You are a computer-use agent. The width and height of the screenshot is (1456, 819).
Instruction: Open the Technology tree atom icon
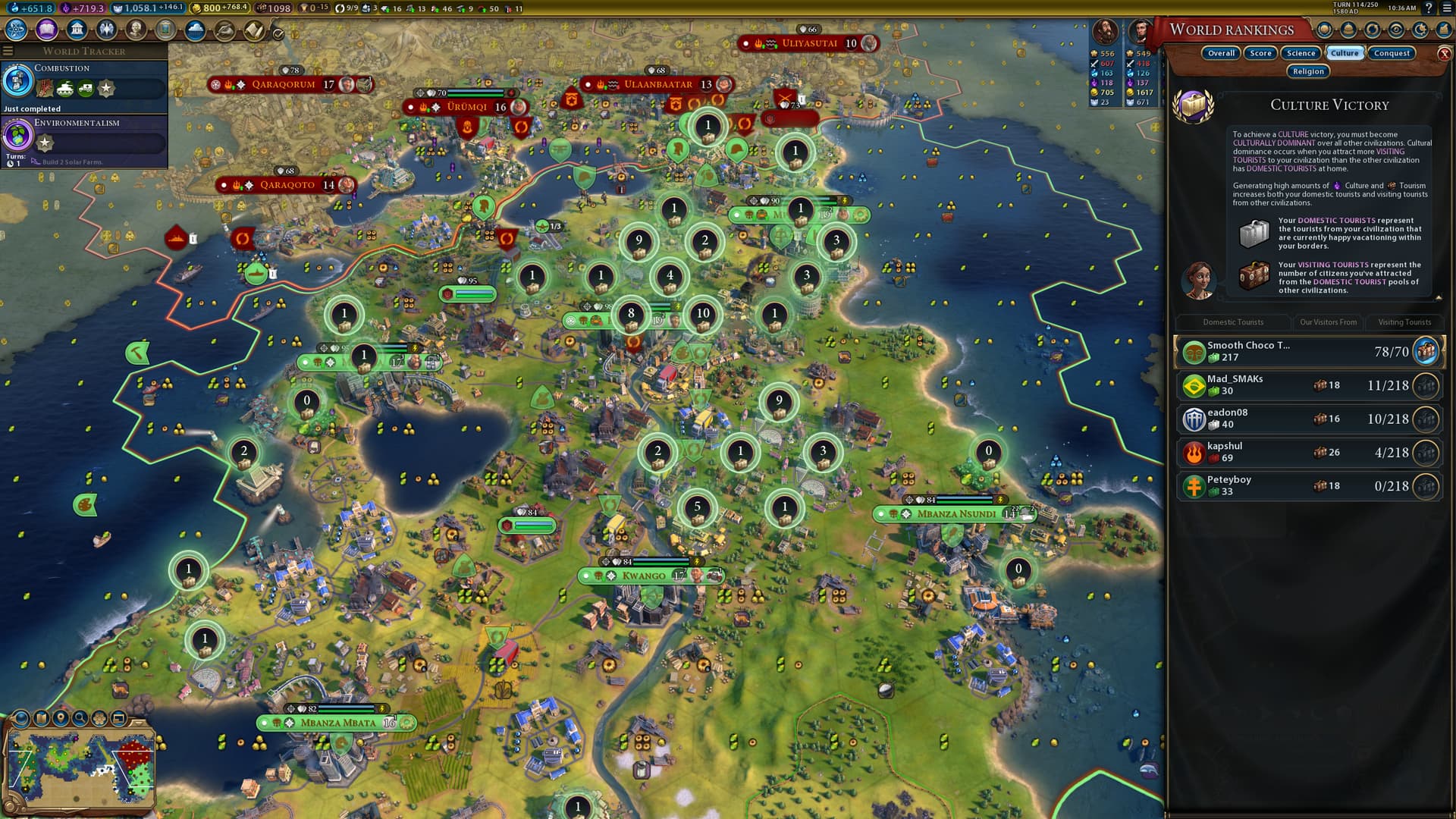coord(16,30)
